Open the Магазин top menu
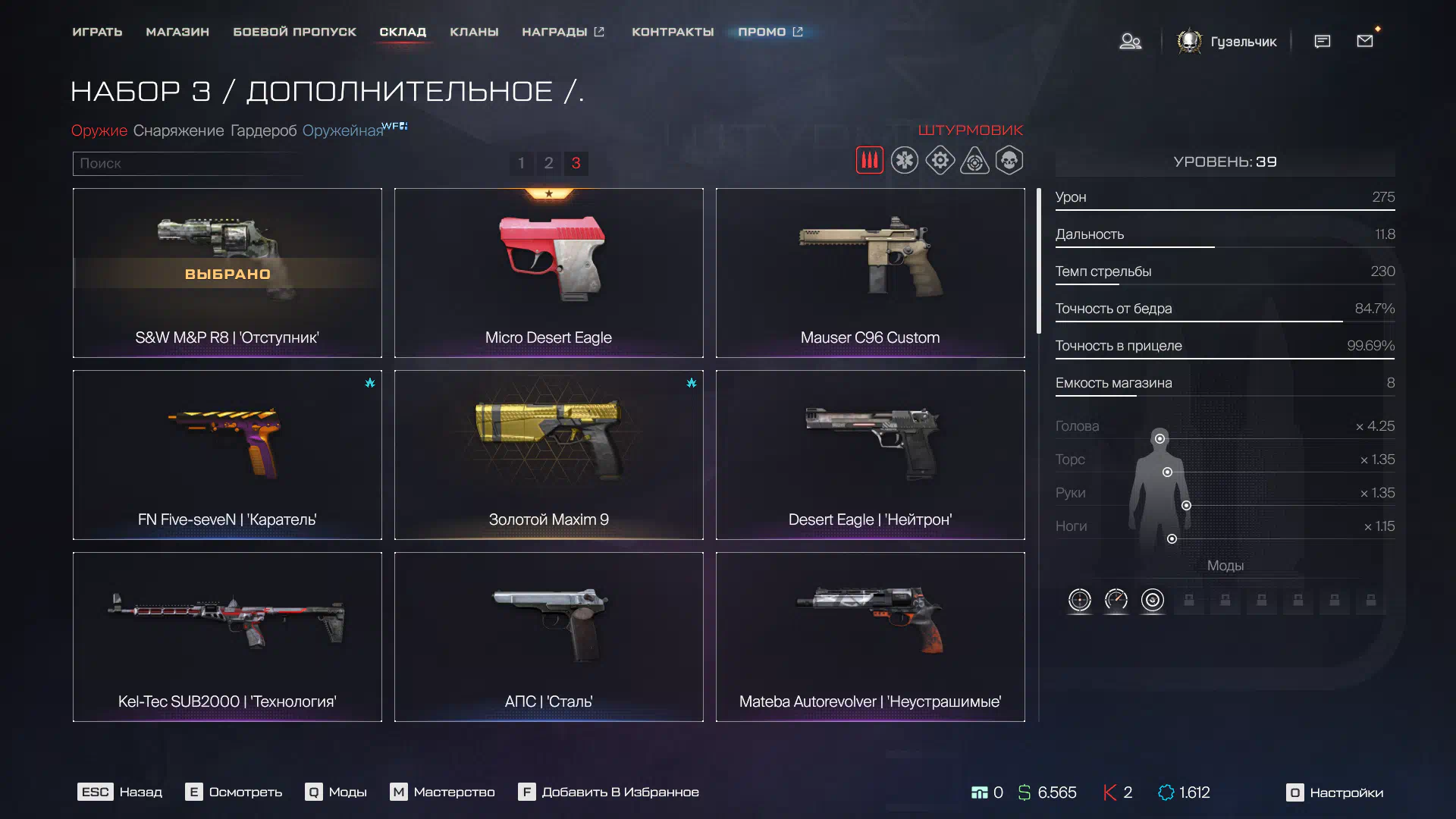Viewport: 1456px width, 819px height. 177,32
